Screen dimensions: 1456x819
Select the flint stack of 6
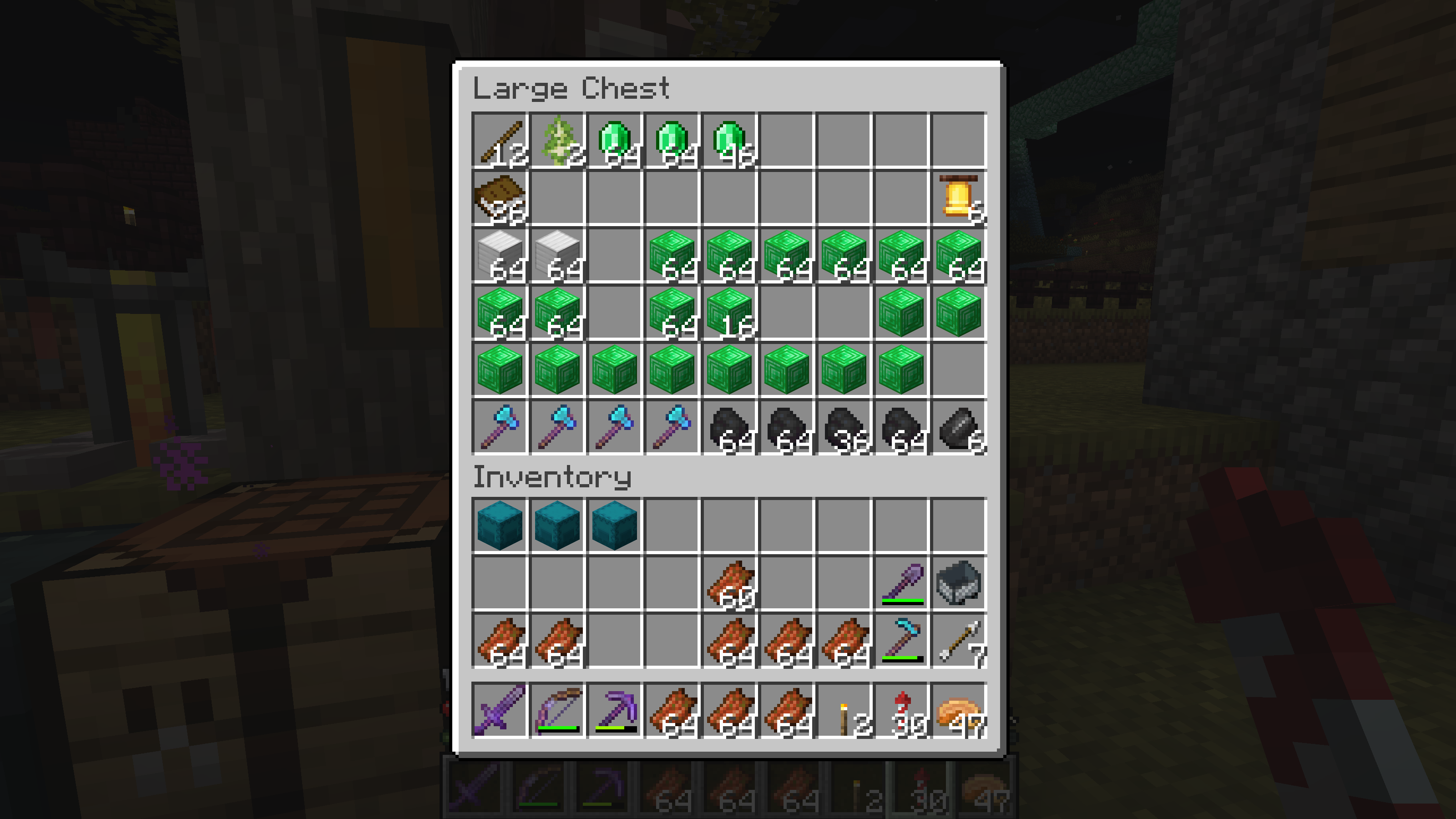(x=959, y=427)
